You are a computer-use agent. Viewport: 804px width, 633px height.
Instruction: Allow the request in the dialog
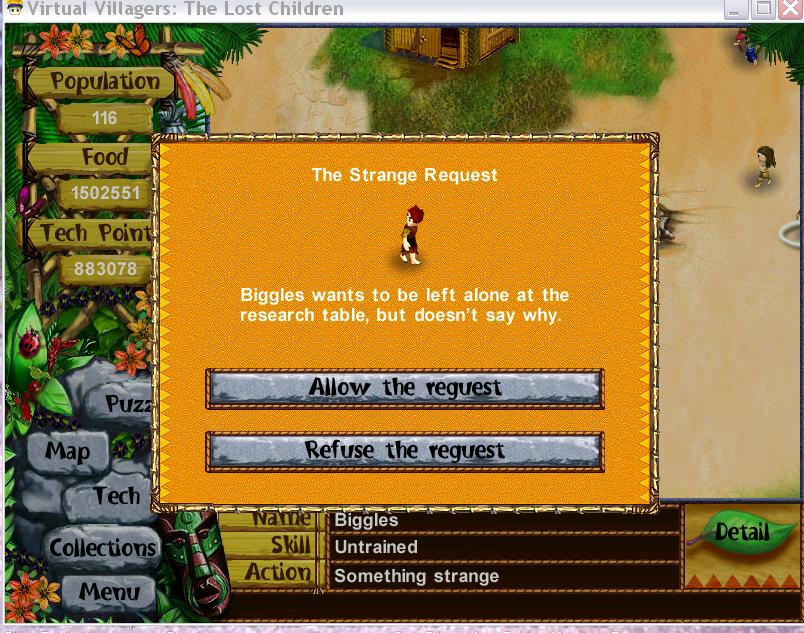(x=404, y=388)
